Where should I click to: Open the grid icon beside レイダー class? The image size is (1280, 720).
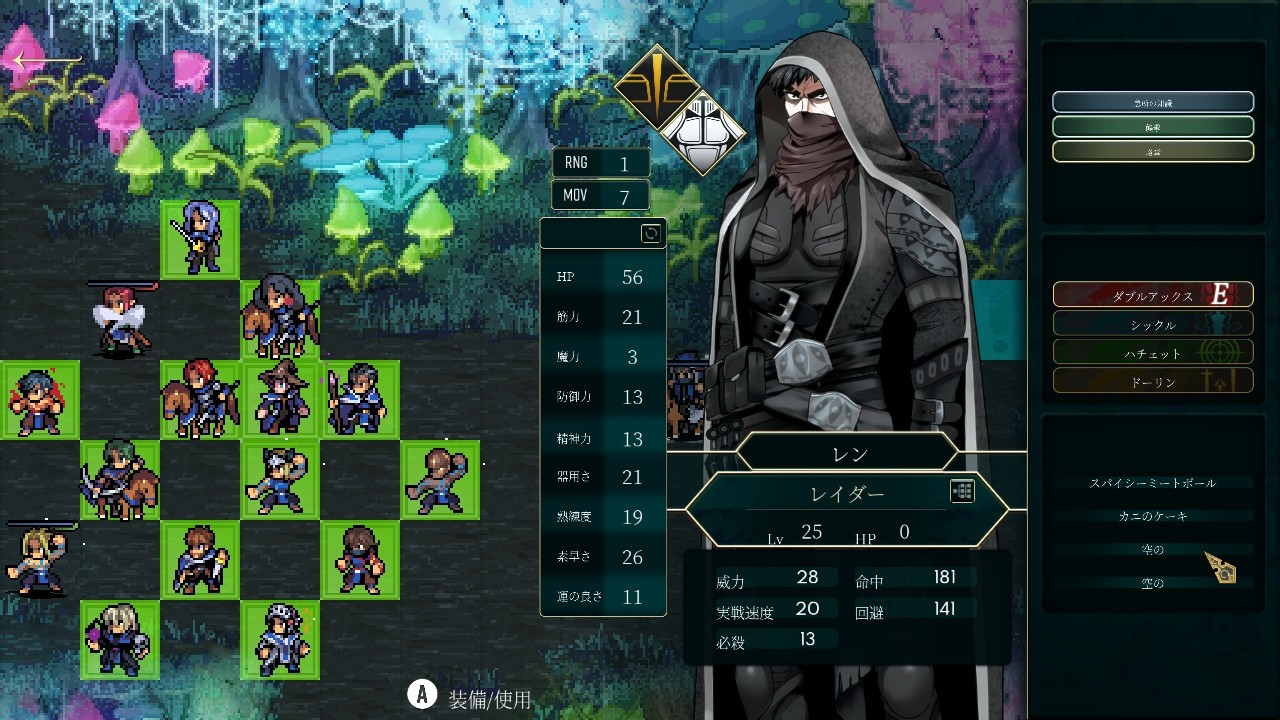click(962, 491)
